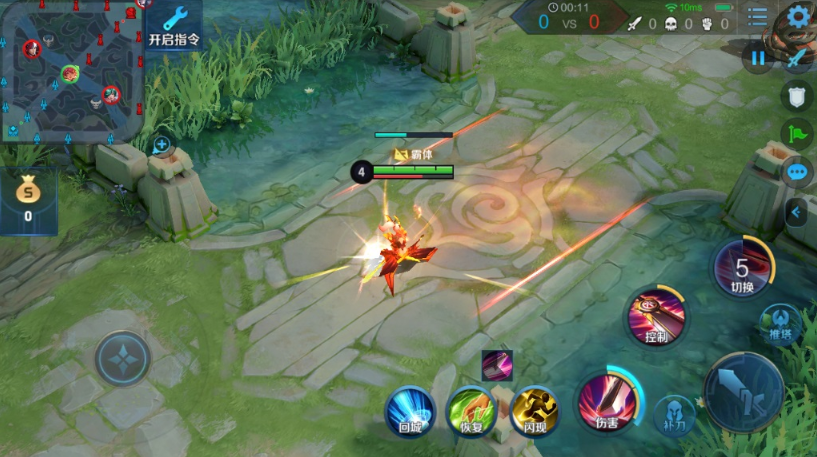Screen dimensions: 817x457
Task: Select the 补刀 last-hit button
Action: click(675, 415)
